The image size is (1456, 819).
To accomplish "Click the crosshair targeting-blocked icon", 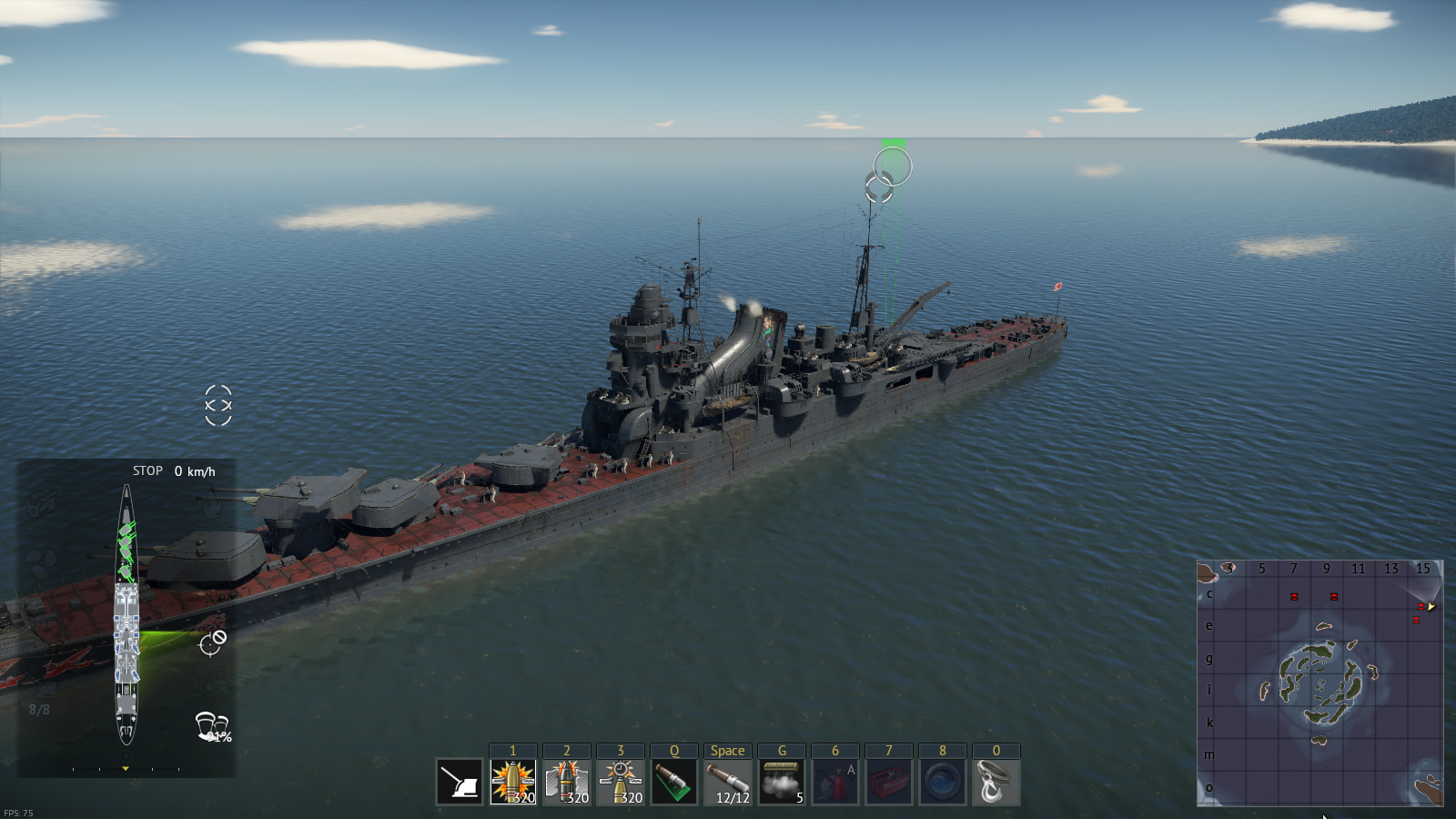I will tap(213, 642).
